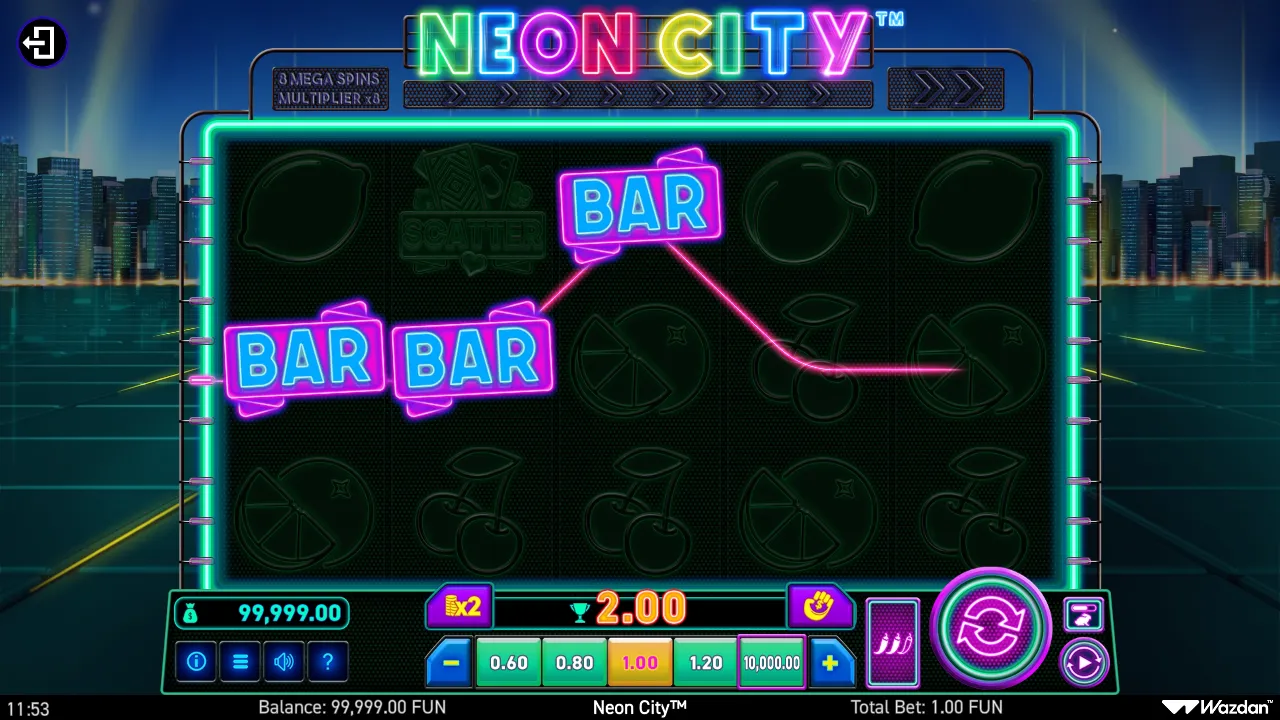This screenshot has width=1280, height=720.
Task: Select the 1.20 bet value
Action: click(705, 662)
